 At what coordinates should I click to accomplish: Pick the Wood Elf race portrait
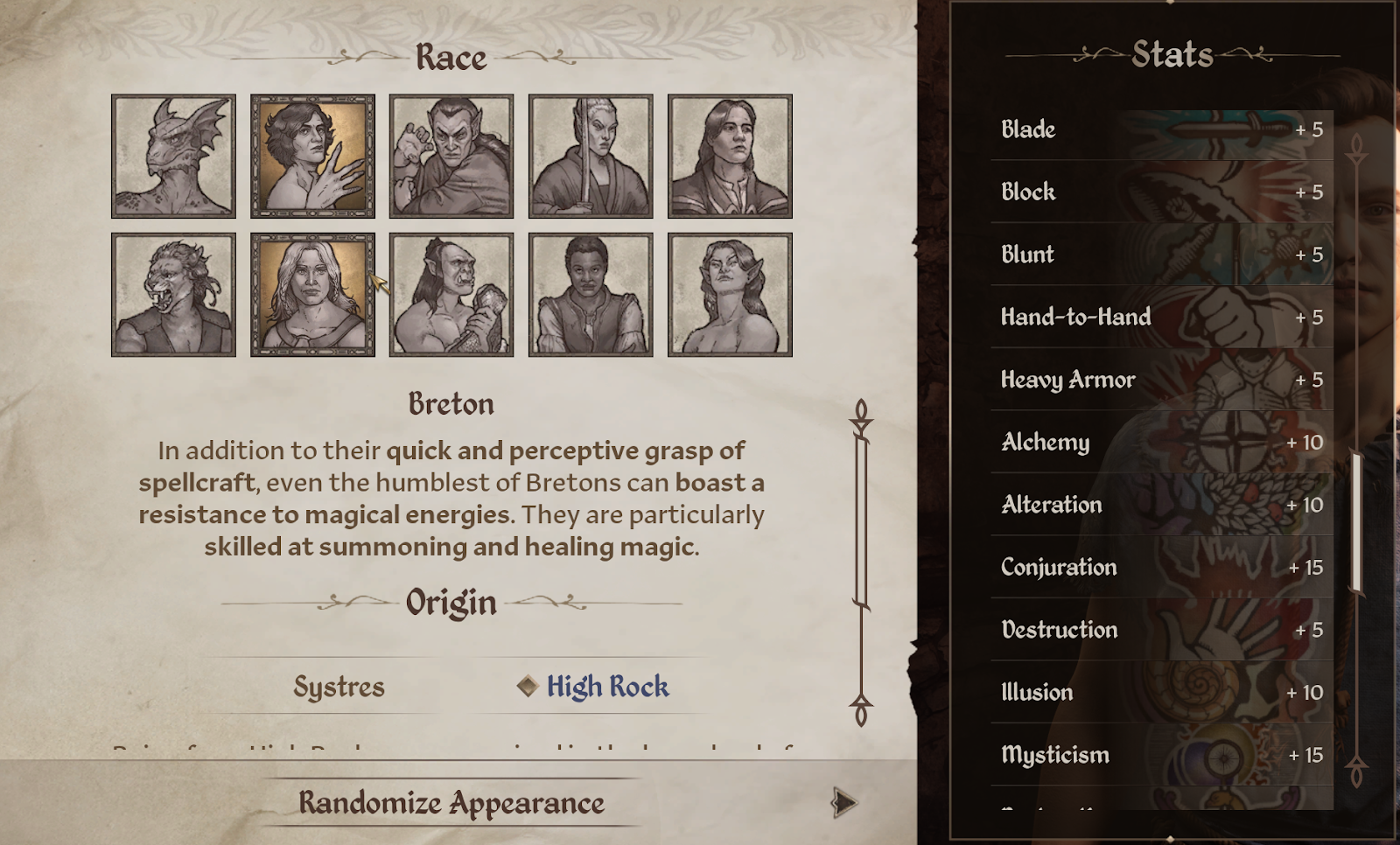(x=730, y=295)
